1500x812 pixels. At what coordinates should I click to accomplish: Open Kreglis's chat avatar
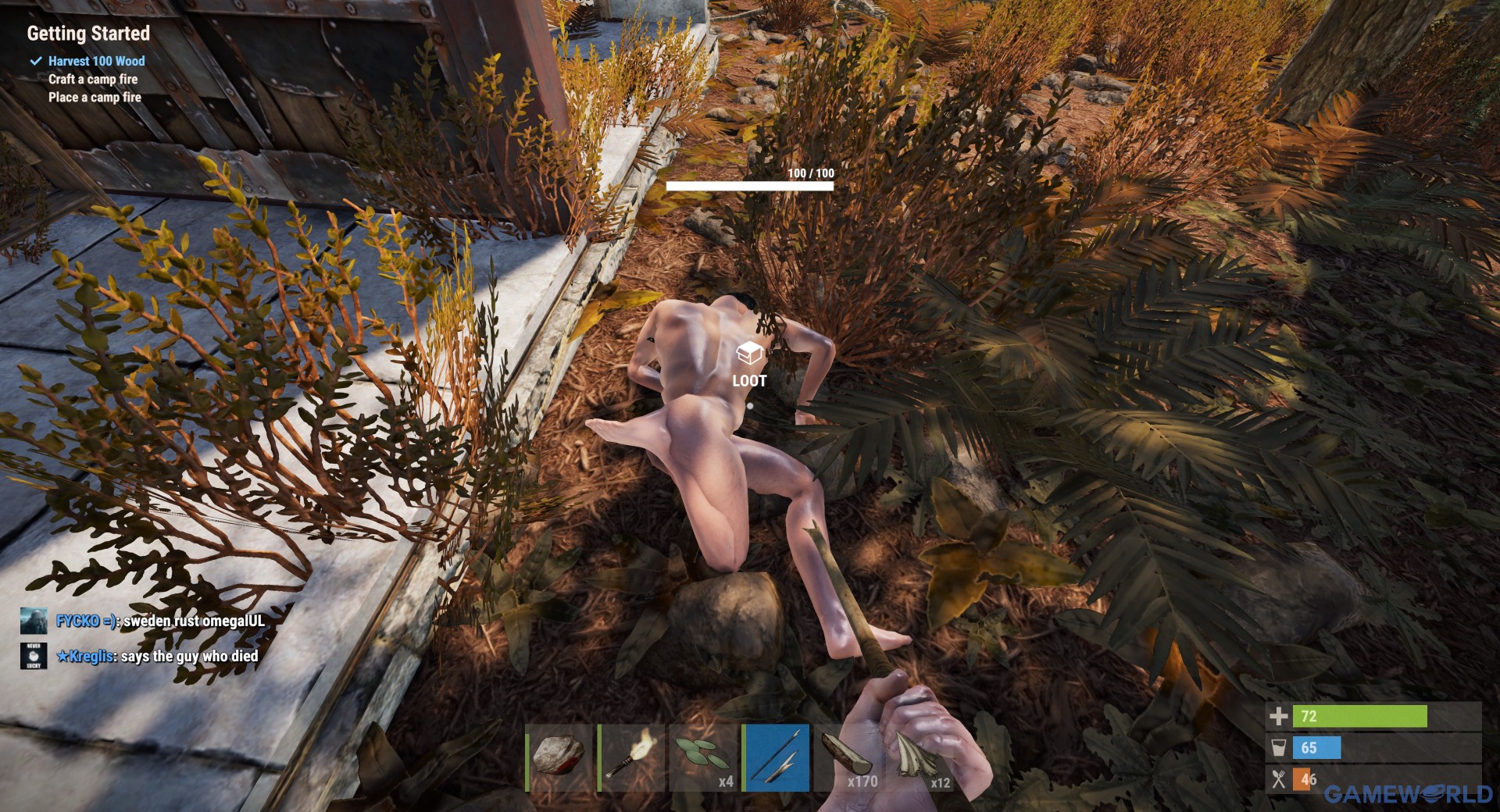[34, 656]
